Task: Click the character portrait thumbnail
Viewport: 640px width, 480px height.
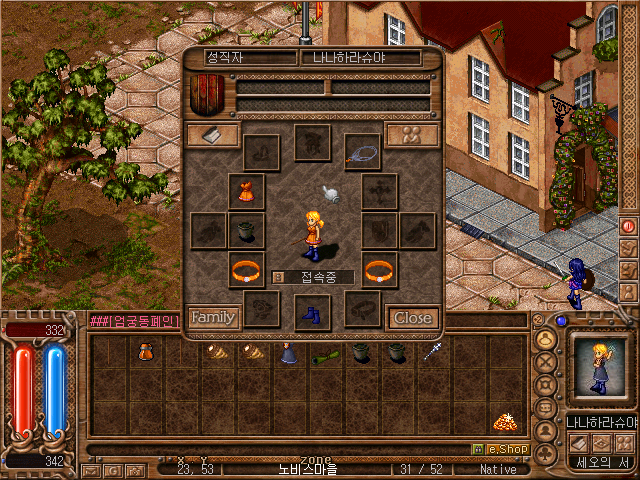Action: point(600,369)
